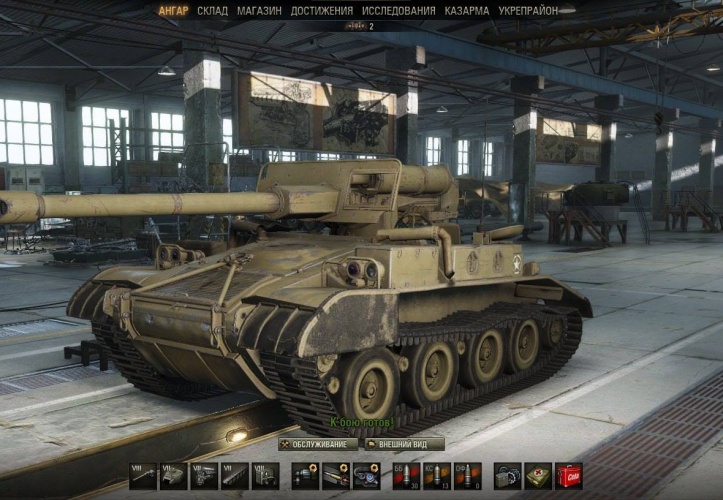Choose the КС shell slot
723x500 pixels.
click(x=436, y=476)
